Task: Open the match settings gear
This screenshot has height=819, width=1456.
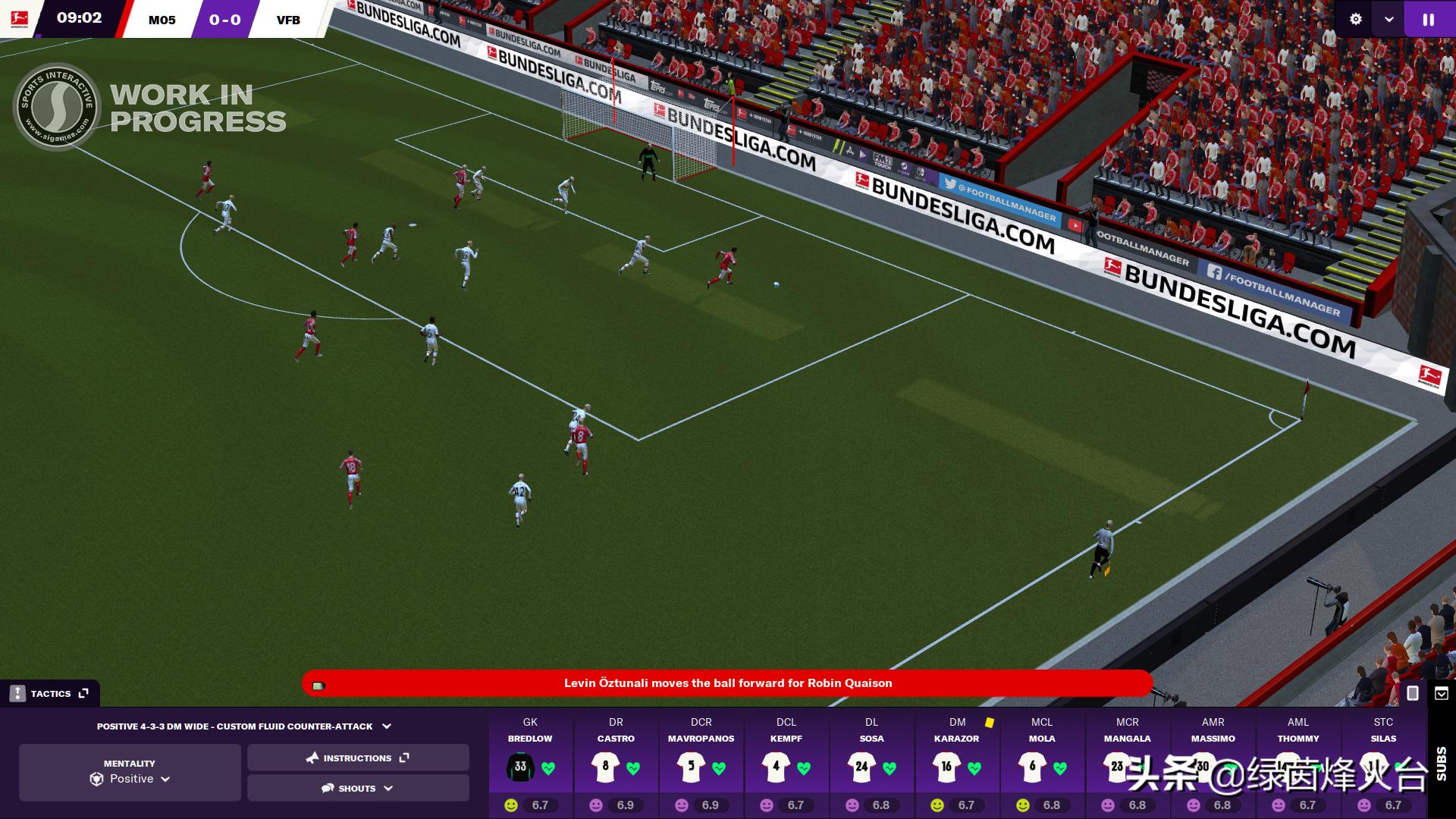Action: [1356, 20]
